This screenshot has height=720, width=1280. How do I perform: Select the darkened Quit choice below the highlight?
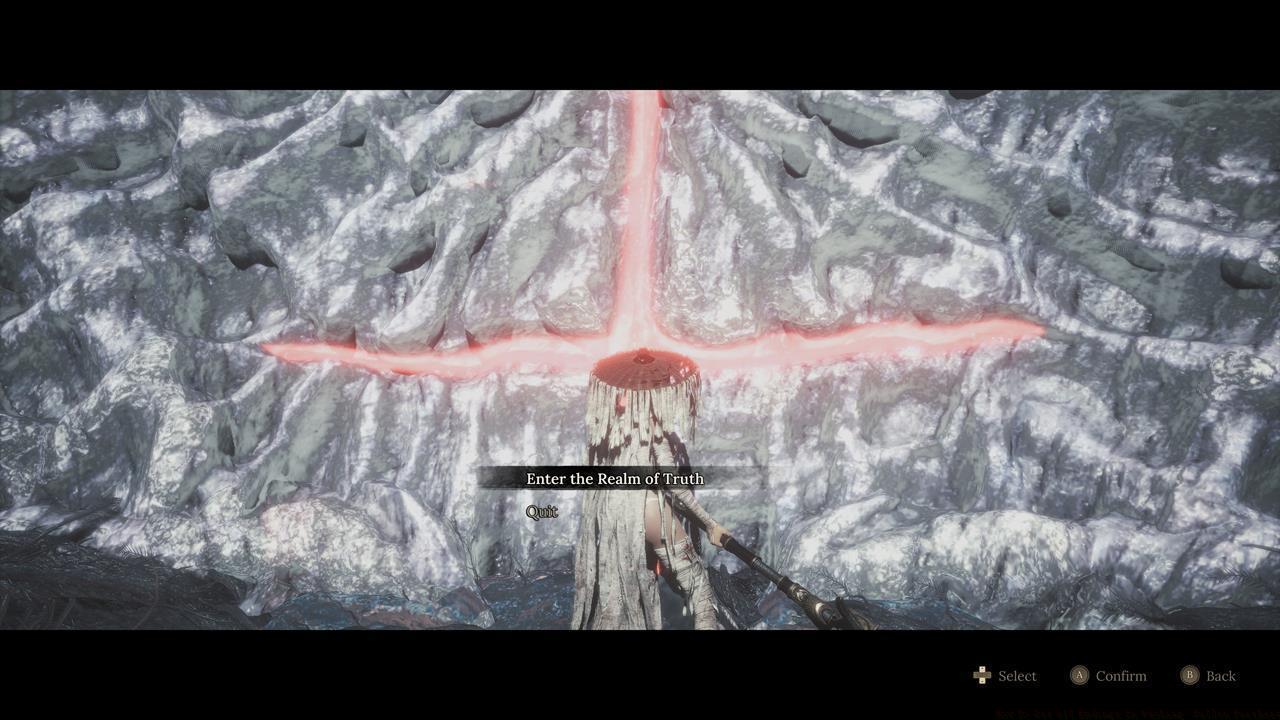(x=541, y=511)
